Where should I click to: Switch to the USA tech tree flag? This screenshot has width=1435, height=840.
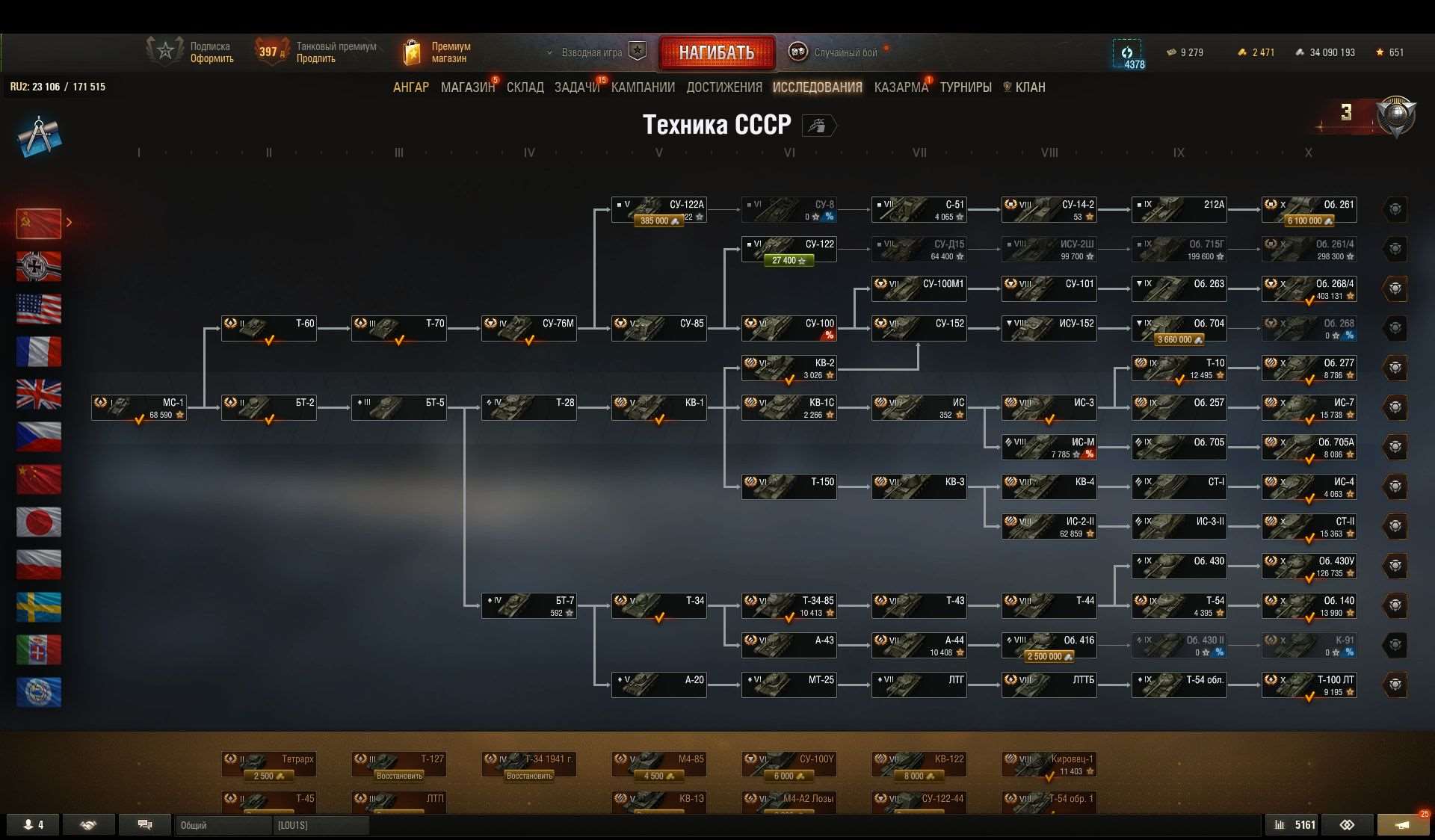38,309
